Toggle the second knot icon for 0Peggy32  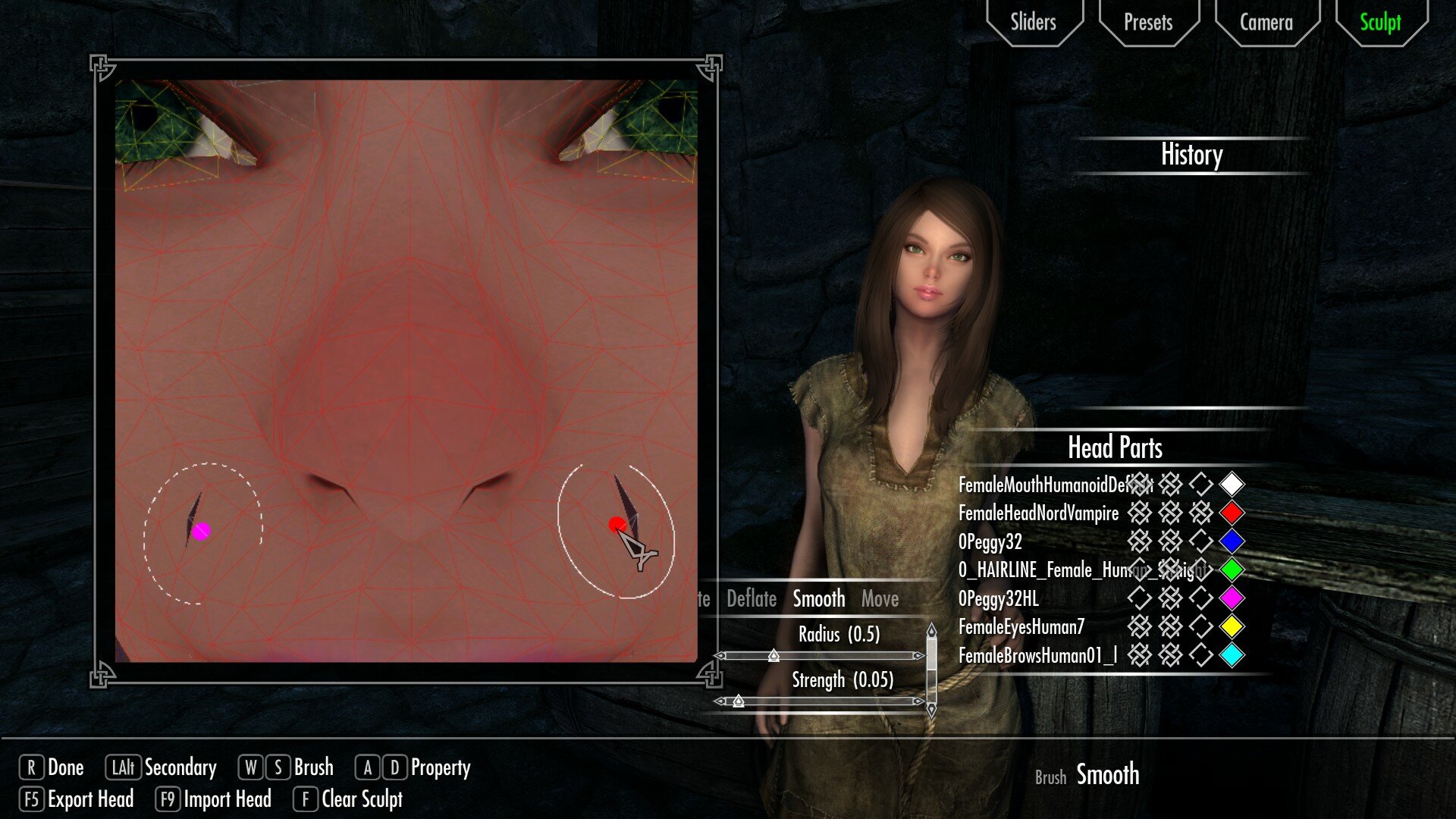(x=1172, y=541)
